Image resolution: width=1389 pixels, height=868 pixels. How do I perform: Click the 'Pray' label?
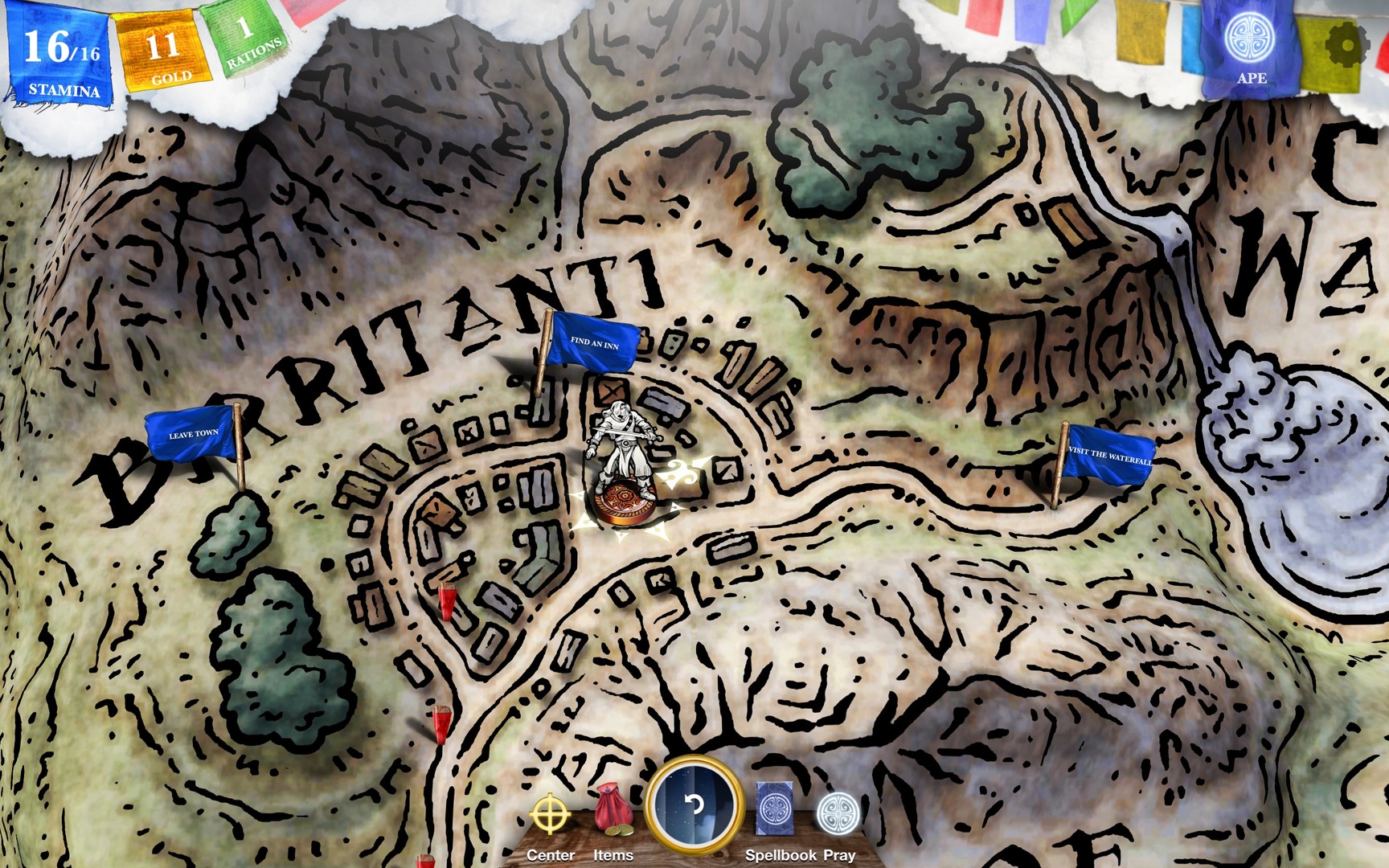838,857
